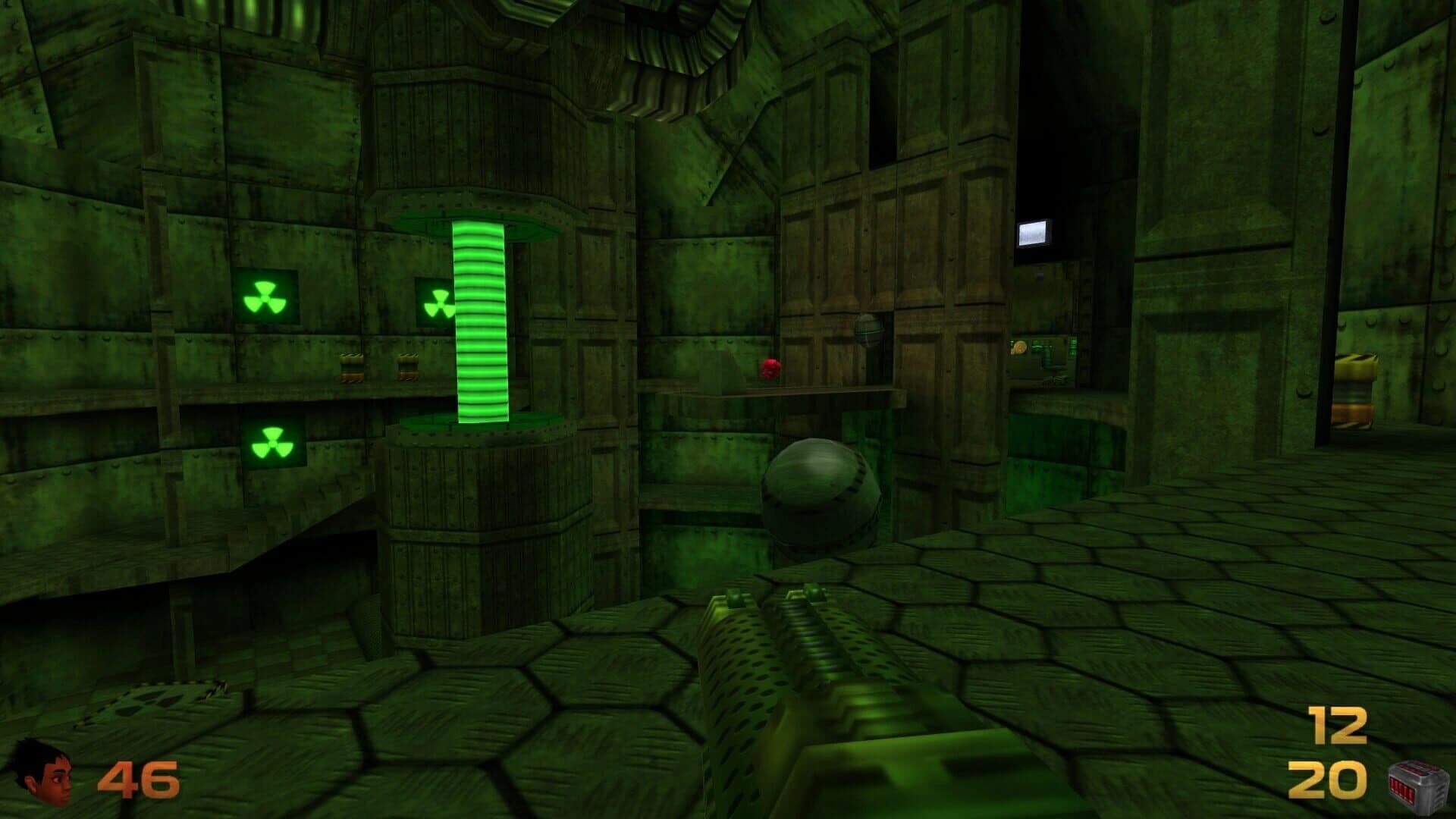Select the equipped minigun weapon model
Viewport: 1456px width, 819px height.
[811, 705]
